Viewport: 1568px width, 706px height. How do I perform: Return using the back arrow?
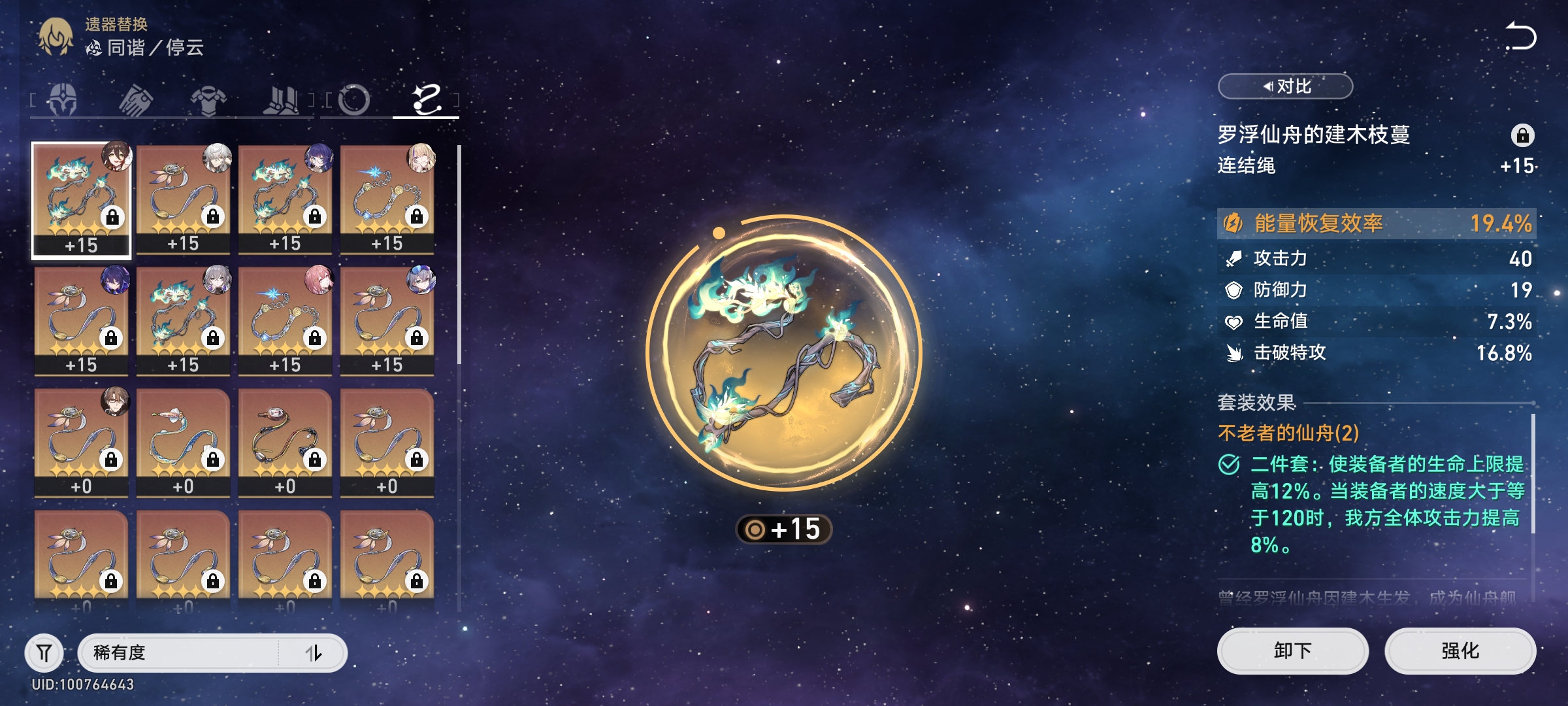pyautogui.click(x=1520, y=36)
